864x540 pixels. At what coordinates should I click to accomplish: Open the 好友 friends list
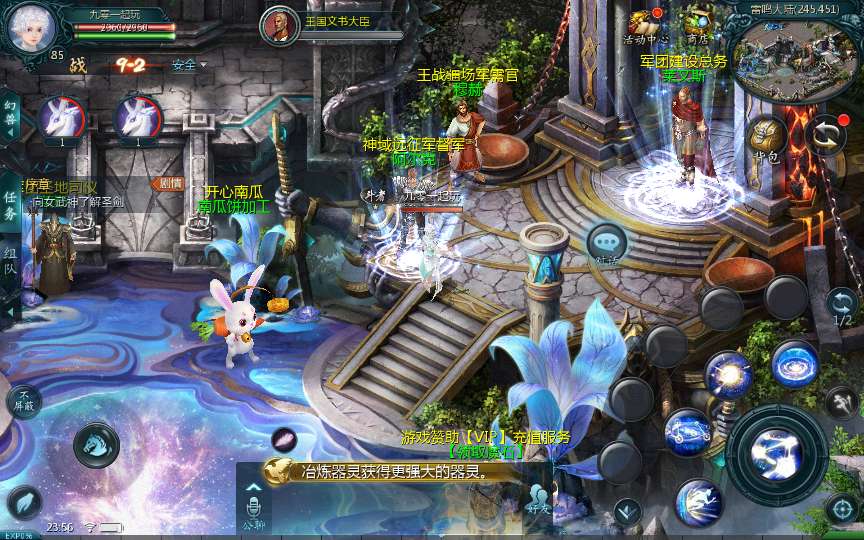539,499
